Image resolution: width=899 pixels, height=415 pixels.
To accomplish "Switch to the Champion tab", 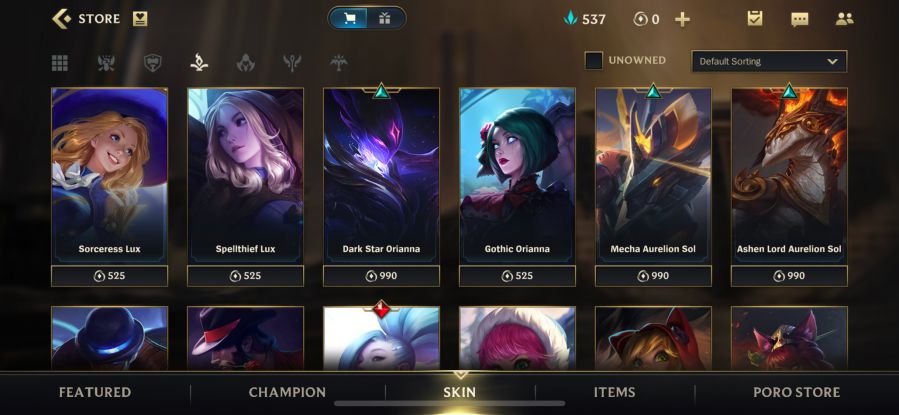I will coord(287,392).
